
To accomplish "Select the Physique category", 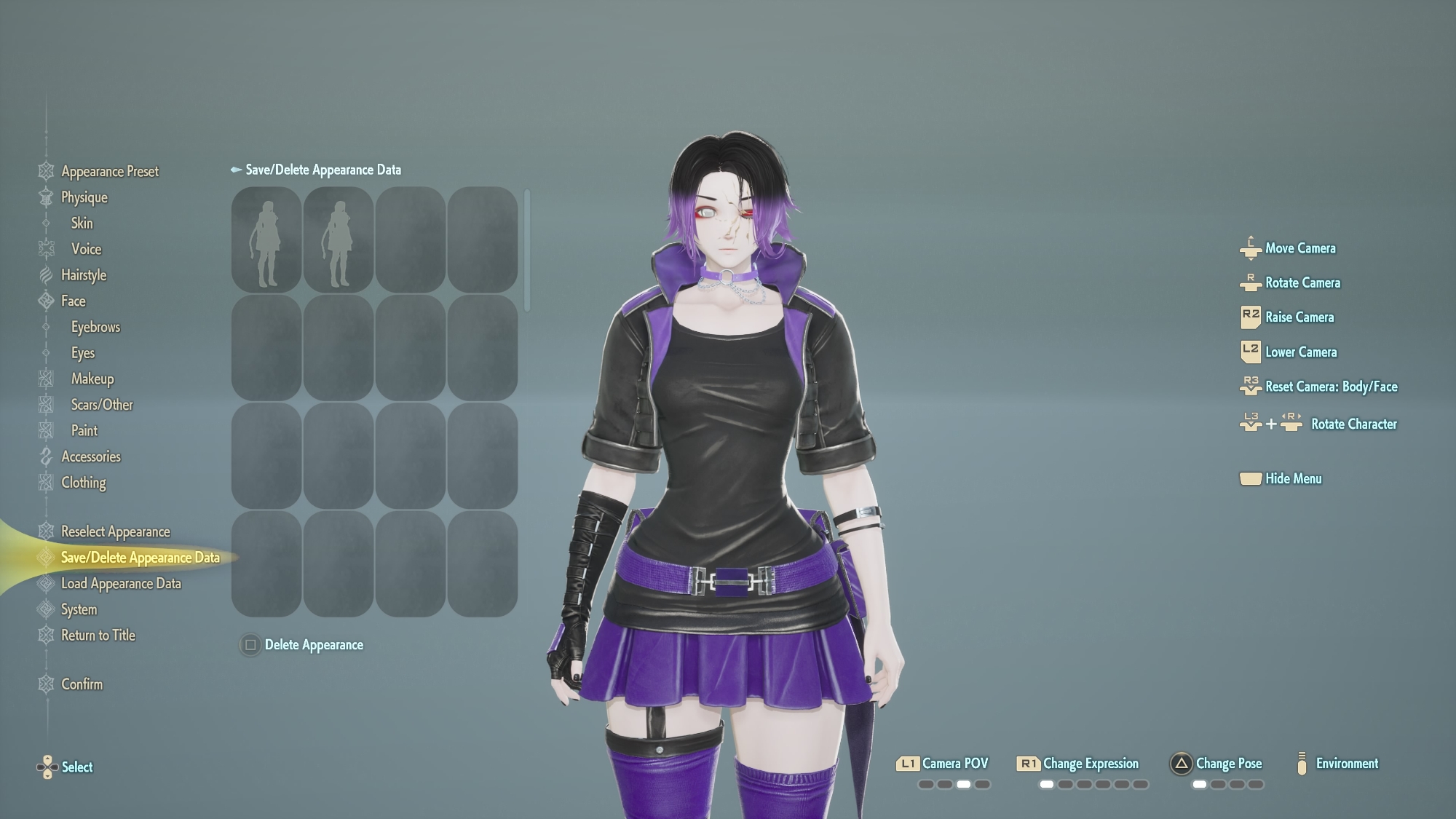I will point(84,197).
